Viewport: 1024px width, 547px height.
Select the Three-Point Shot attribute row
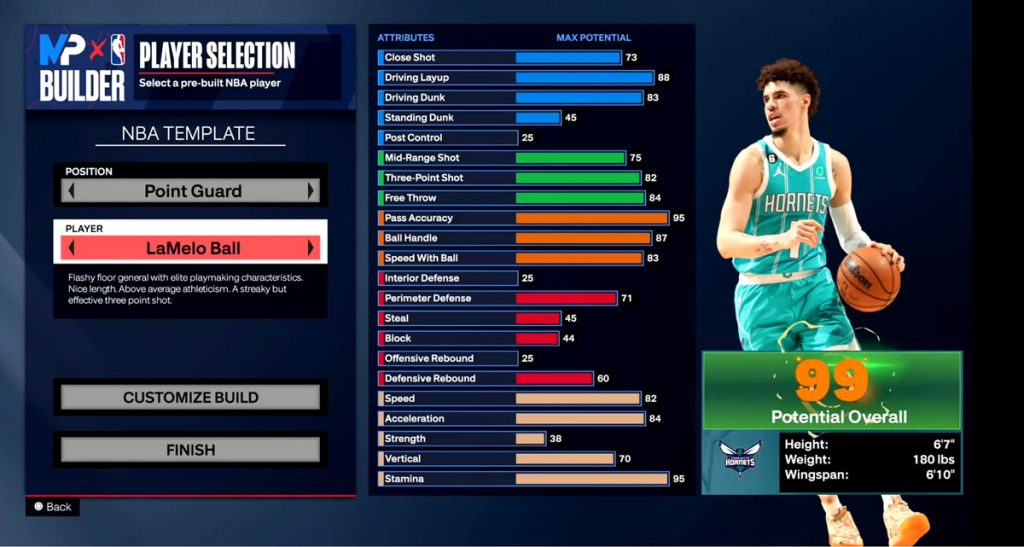click(522, 178)
